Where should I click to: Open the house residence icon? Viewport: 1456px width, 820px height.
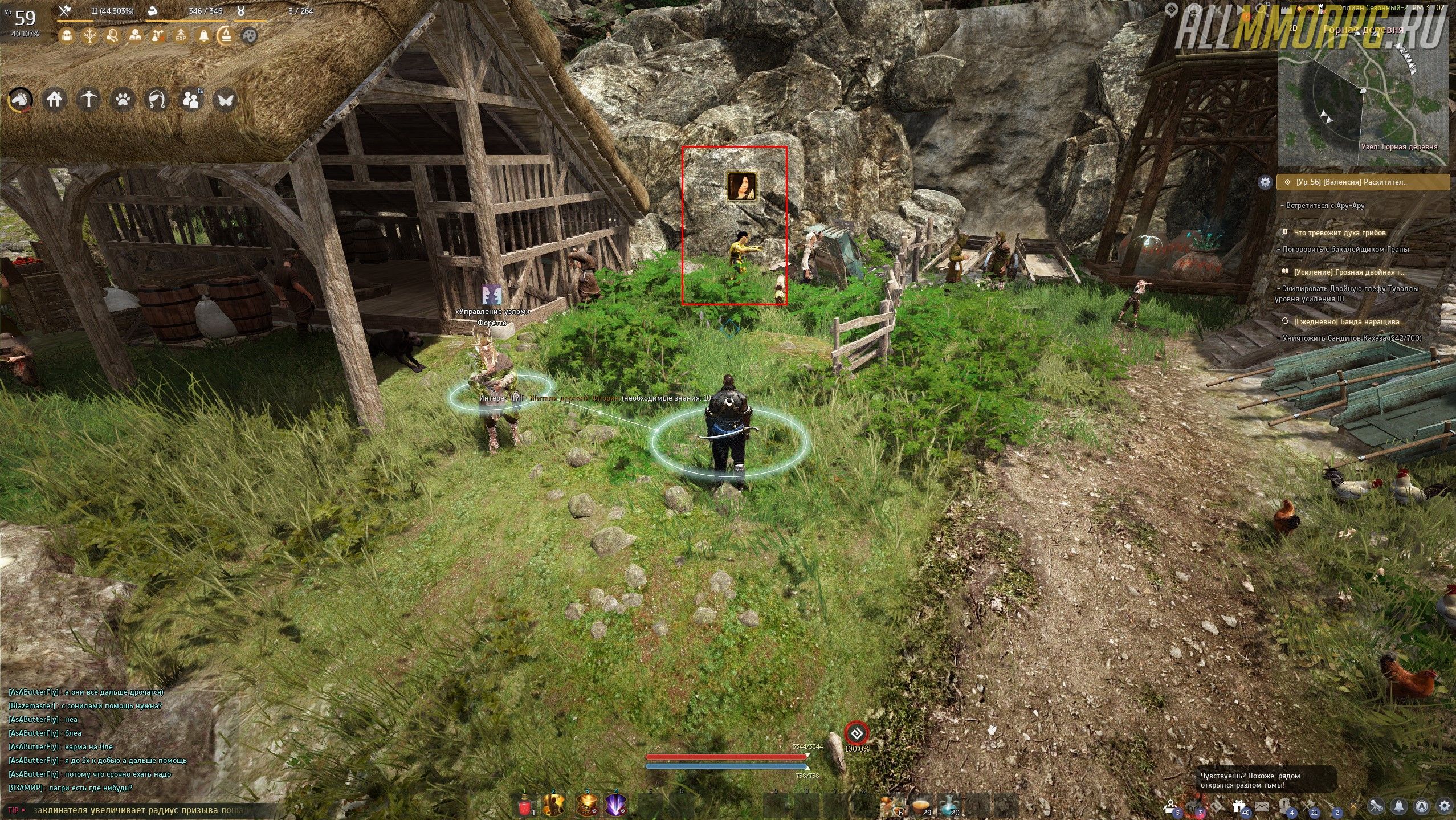pos(55,100)
